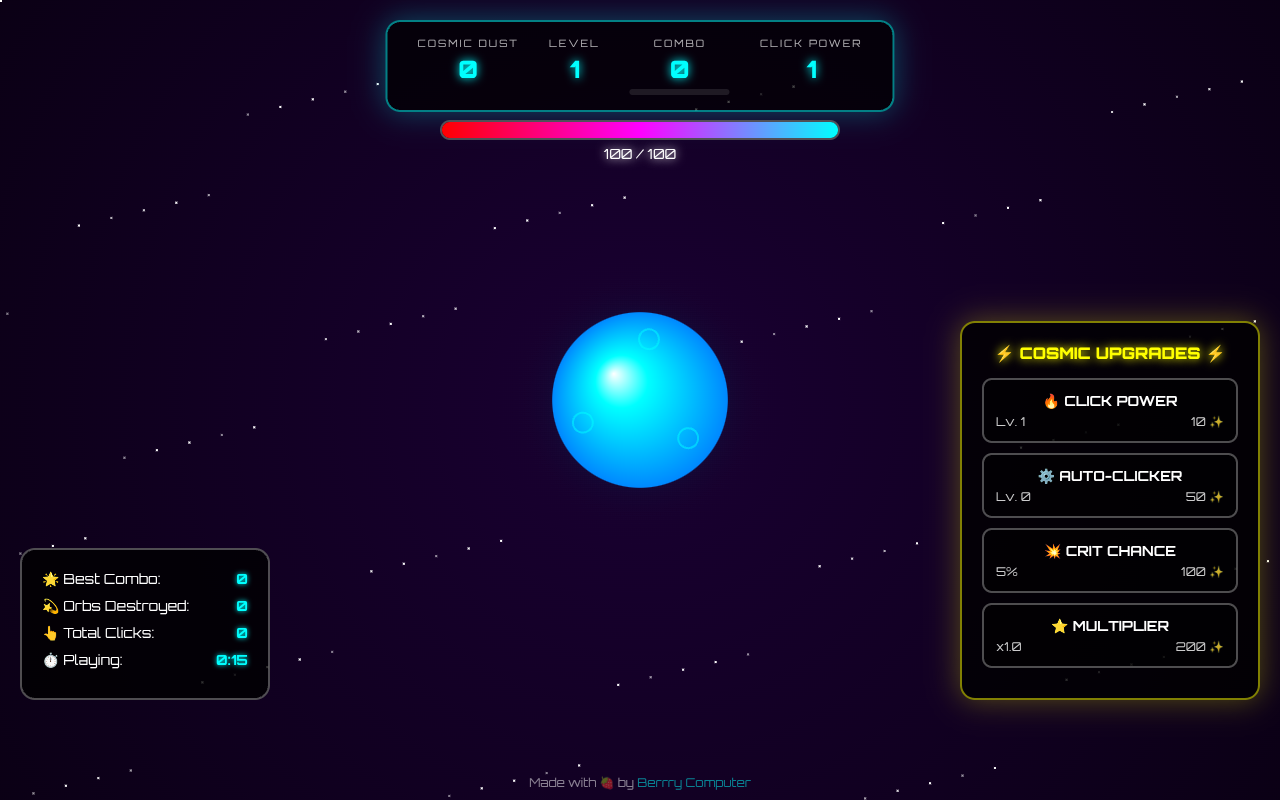The height and width of the screenshot is (800, 1280).
Task: Click the comet icon beside Orbs Destroyed
Action: pyautogui.click(x=49, y=605)
